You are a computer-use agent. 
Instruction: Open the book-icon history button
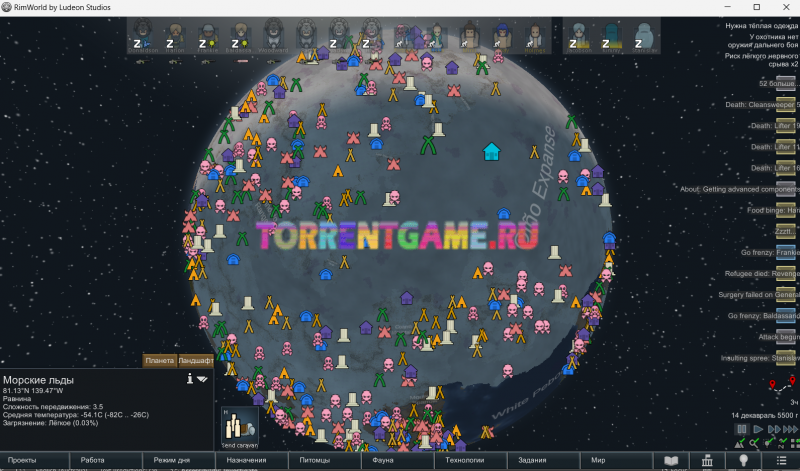pyautogui.click(x=672, y=460)
